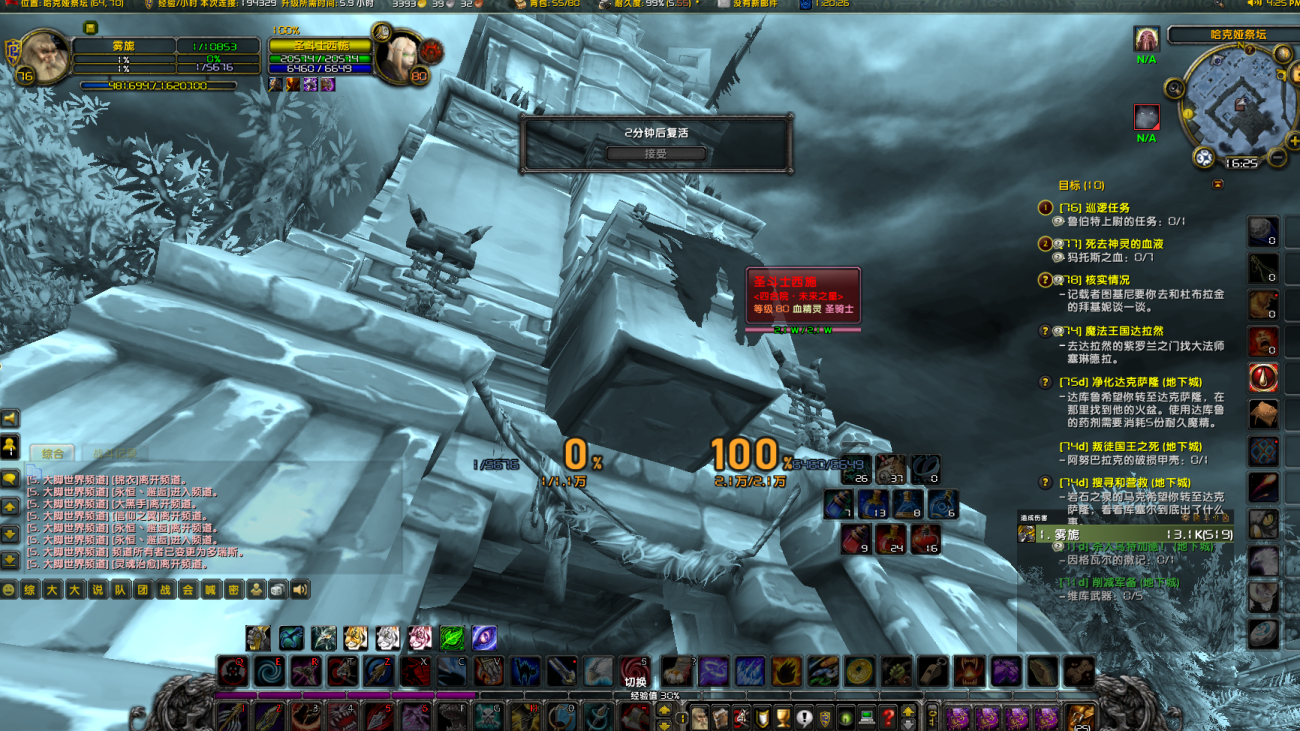This screenshot has width=1300, height=731.
Task: Click the minimap zoom-out minus button
Action: pos(1278,158)
